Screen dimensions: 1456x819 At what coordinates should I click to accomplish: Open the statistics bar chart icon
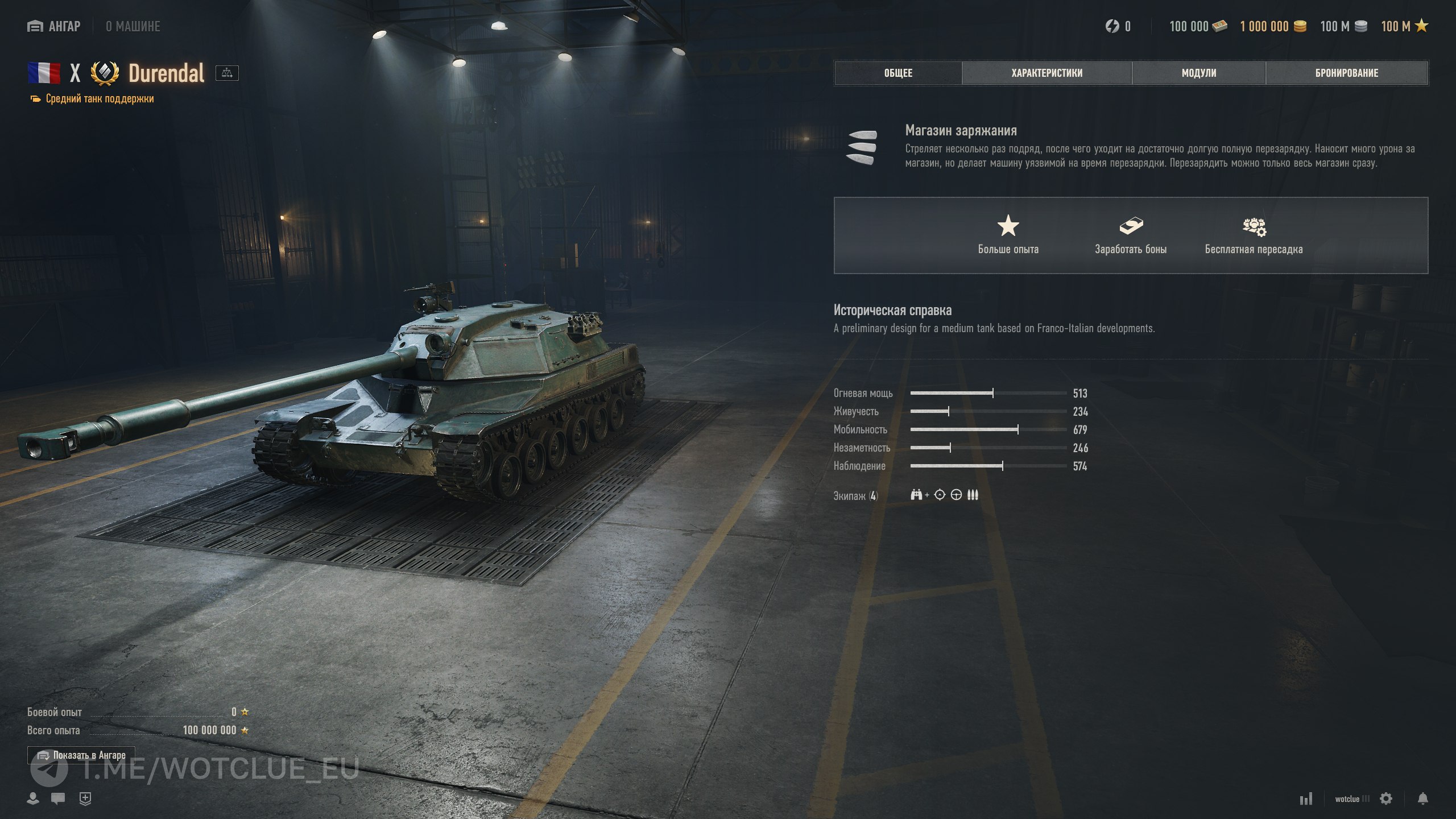pyautogui.click(x=1306, y=799)
